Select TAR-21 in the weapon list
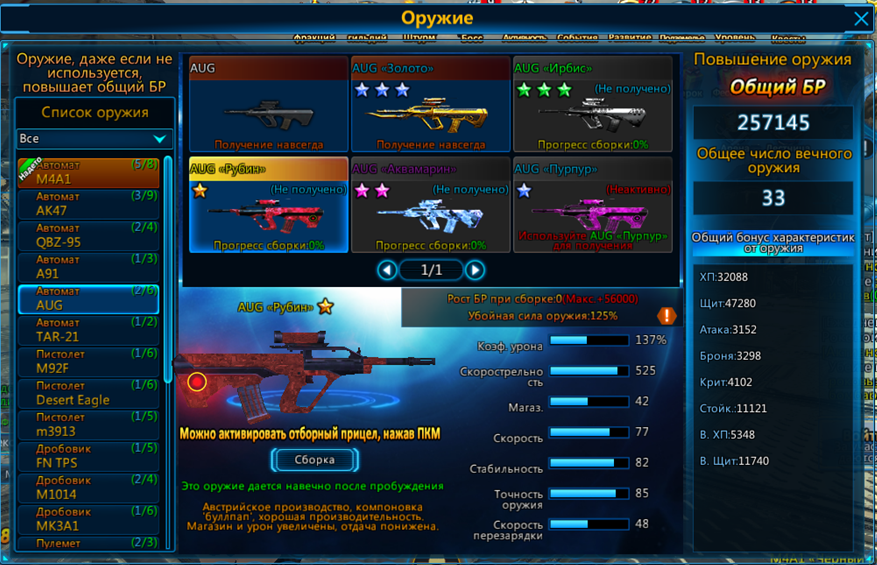Screen dimensions: 877x565 click(90, 330)
